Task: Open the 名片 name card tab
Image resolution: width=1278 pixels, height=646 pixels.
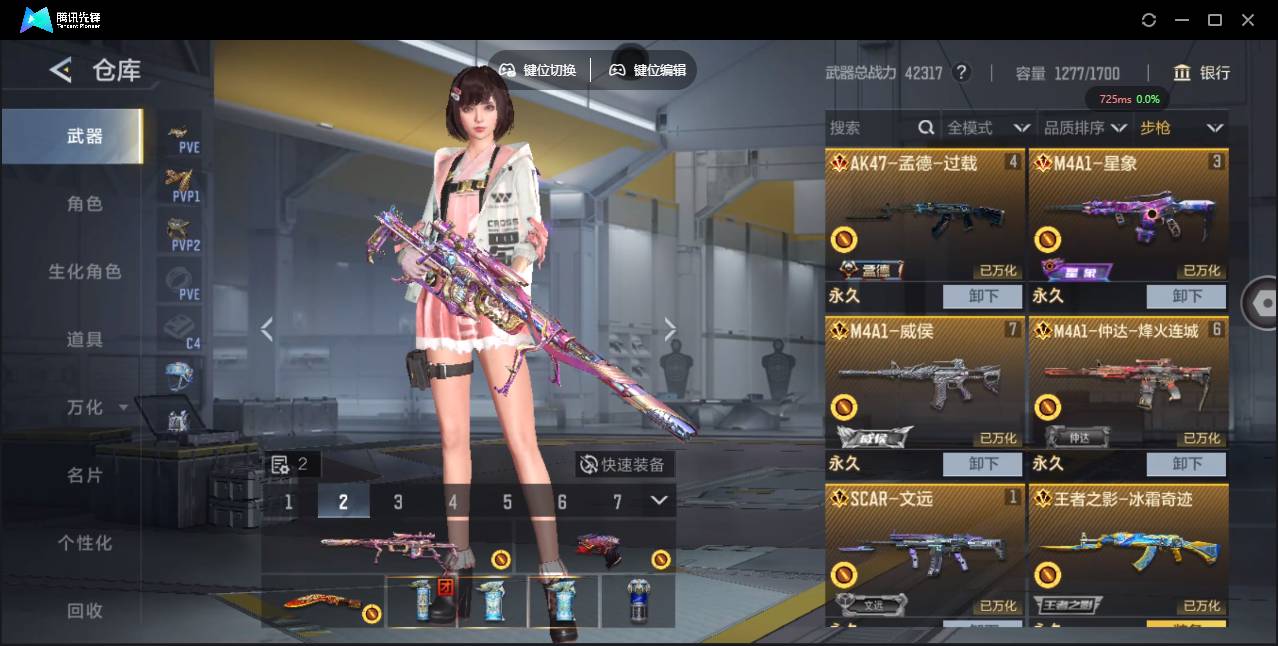Action: [85, 475]
